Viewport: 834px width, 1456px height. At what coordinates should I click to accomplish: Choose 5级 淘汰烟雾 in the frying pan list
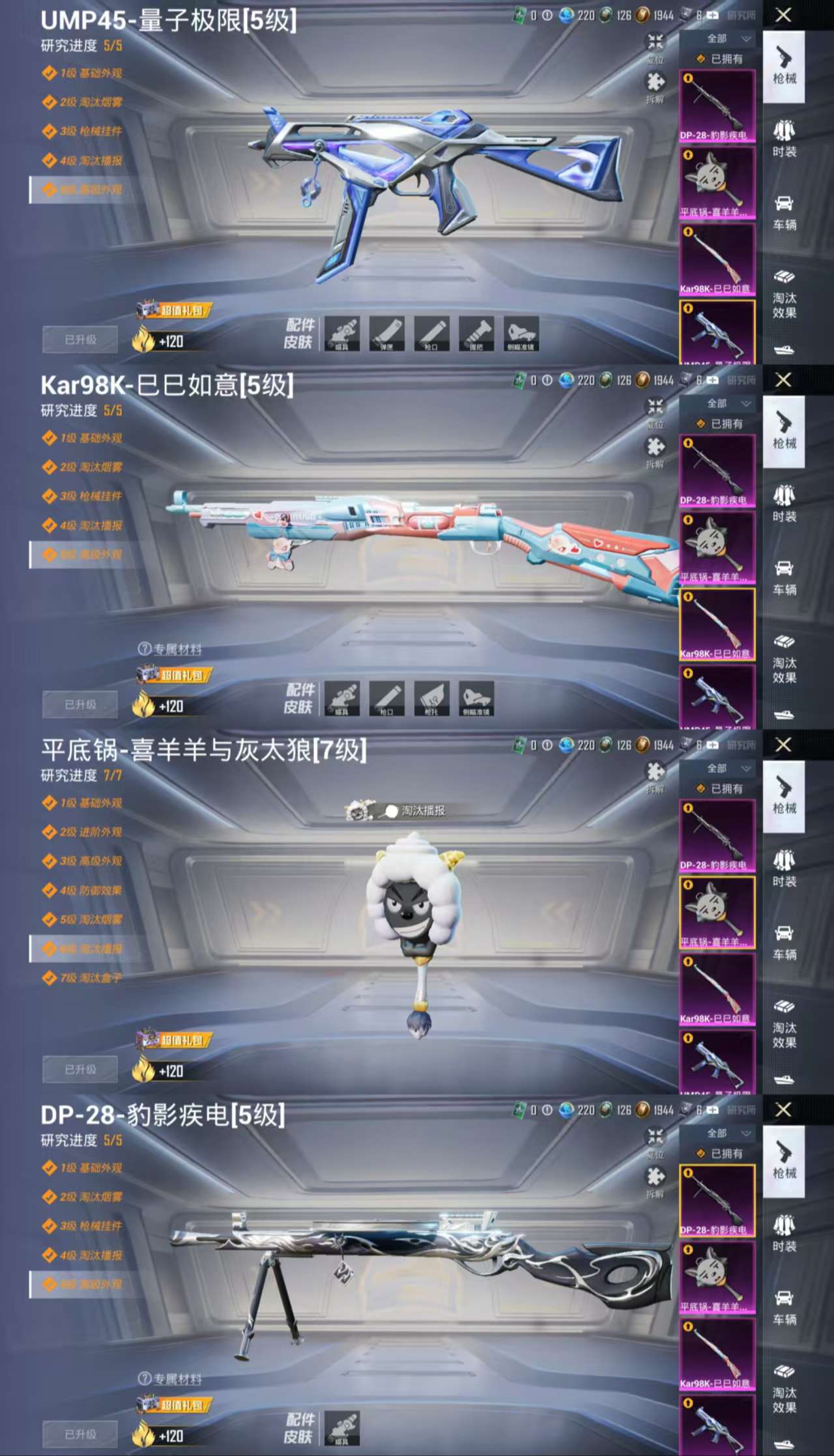coord(90,920)
